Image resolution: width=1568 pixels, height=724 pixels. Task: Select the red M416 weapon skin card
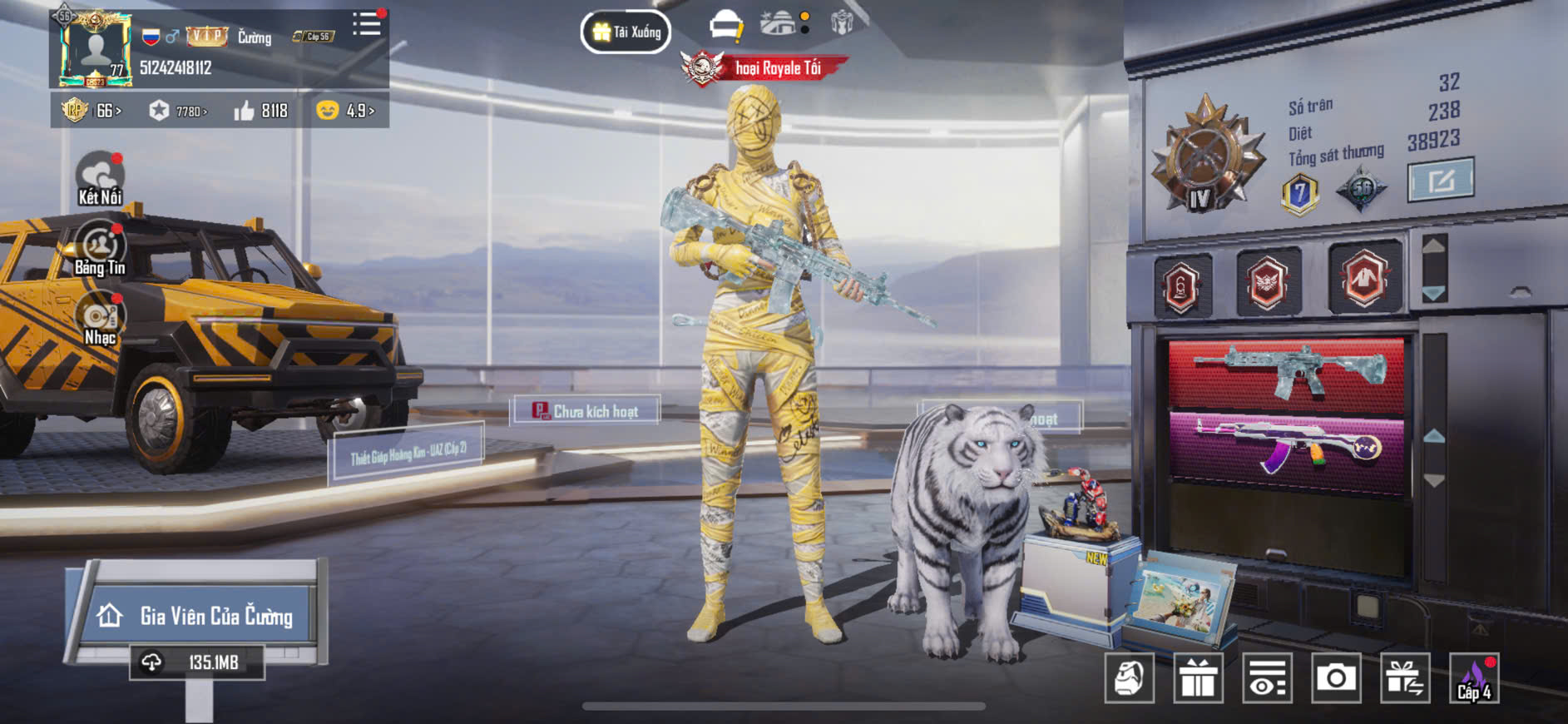tap(1286, 372)
